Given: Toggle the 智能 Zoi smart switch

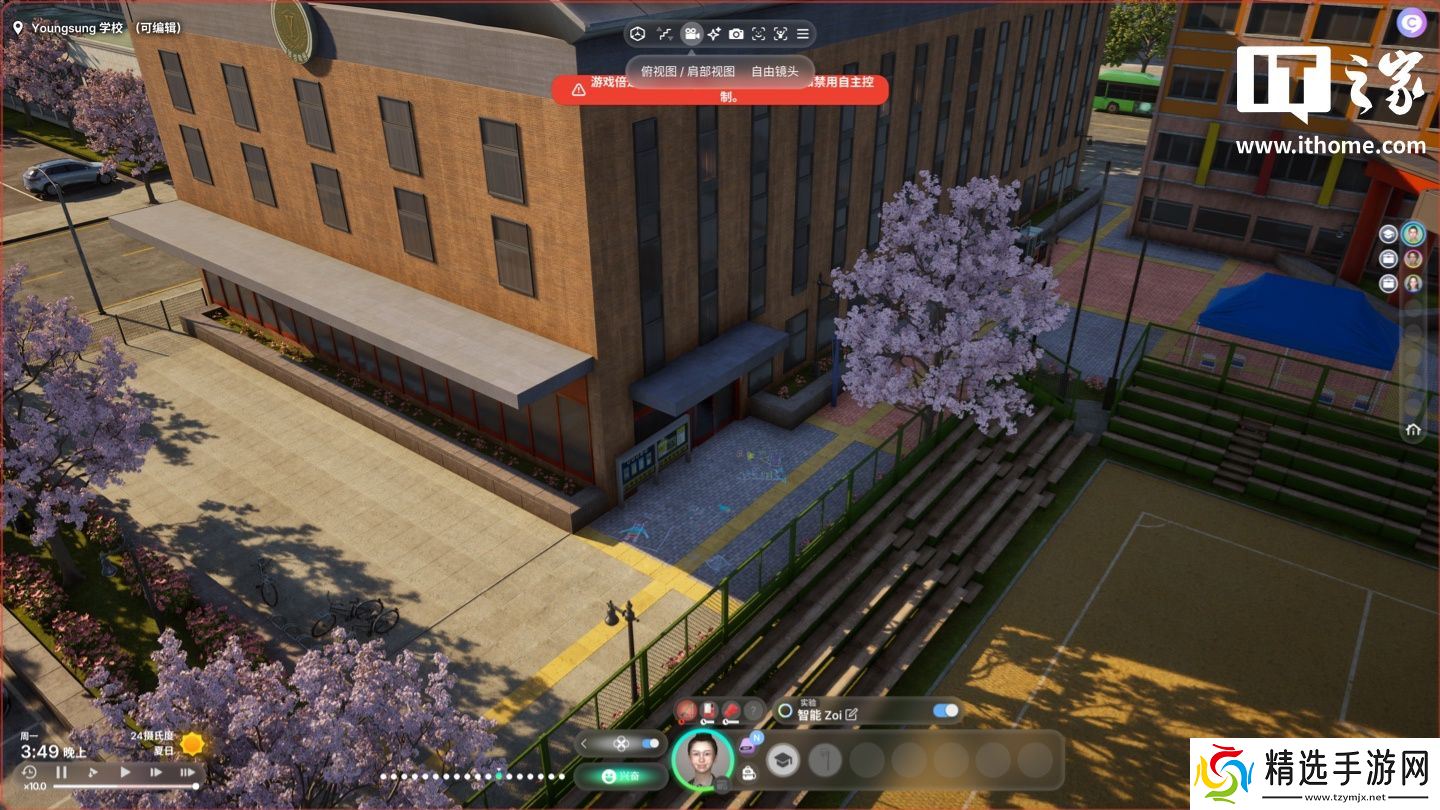Looking at the screenshot, I should pos(945,711).
